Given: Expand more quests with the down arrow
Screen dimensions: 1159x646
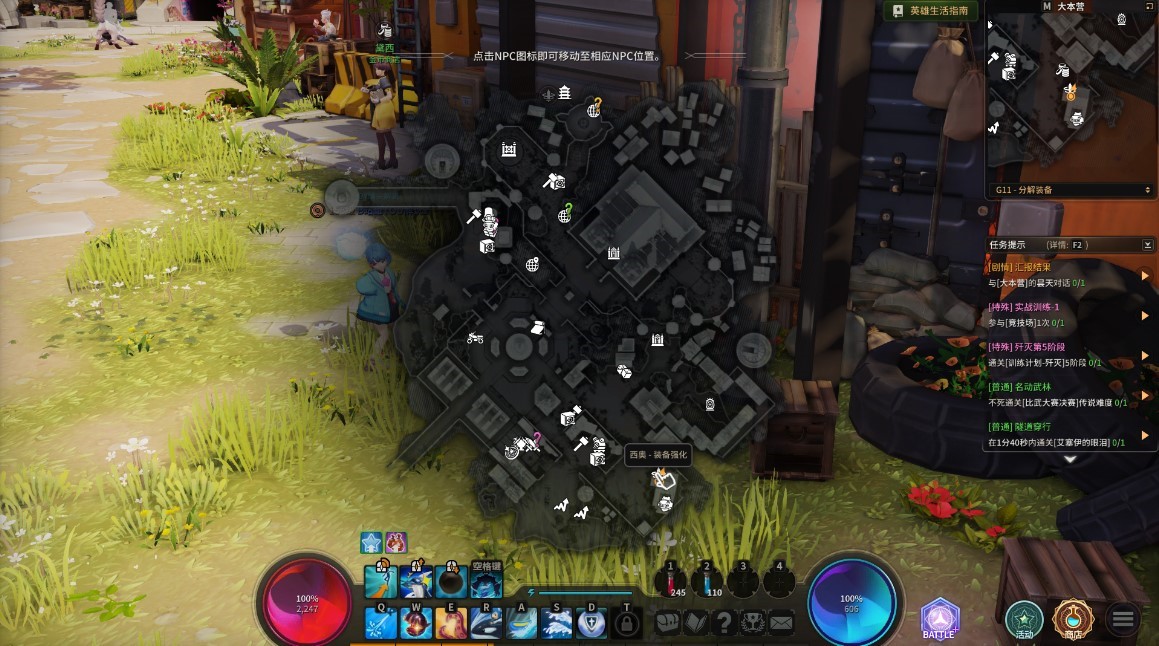Looking at the screenshot, I should 1069,459.
